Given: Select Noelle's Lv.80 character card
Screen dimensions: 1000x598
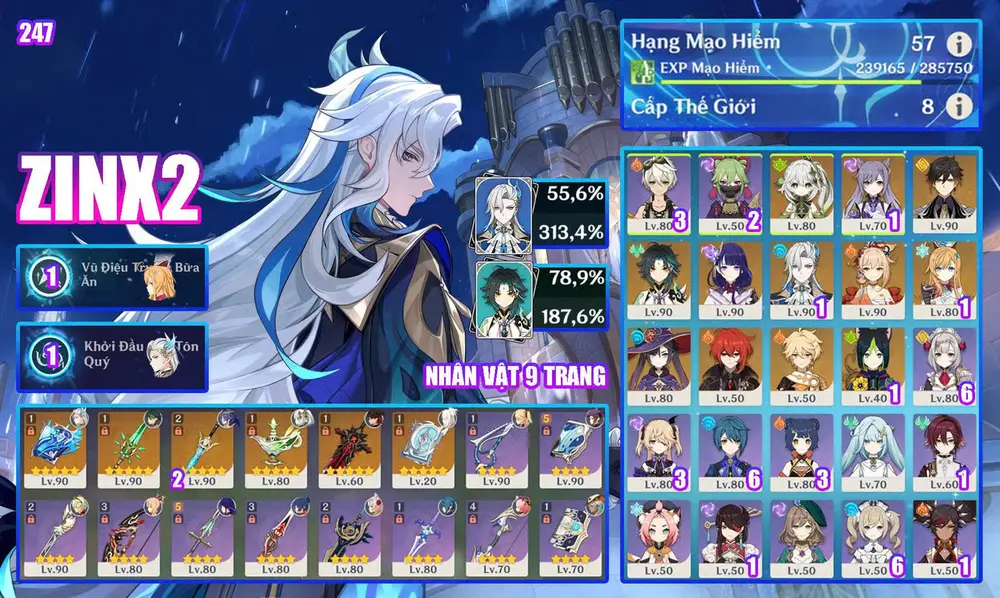Looking at the screenshot, I should click(x=944, y=359).
